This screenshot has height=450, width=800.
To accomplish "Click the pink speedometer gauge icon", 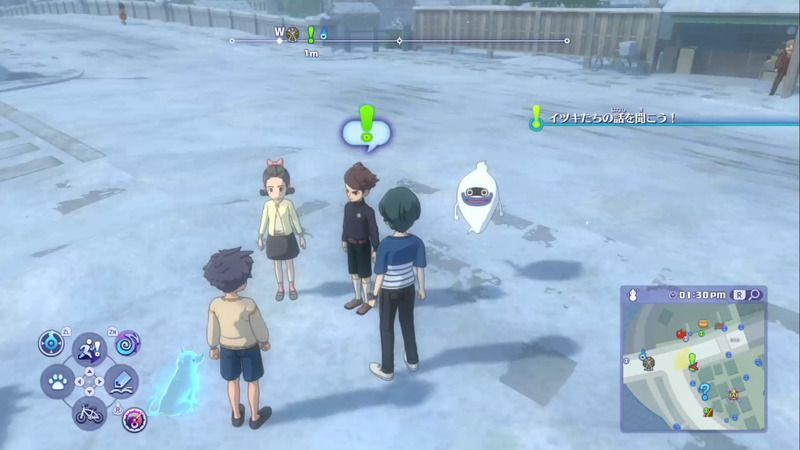I will [x=133, y=419].
